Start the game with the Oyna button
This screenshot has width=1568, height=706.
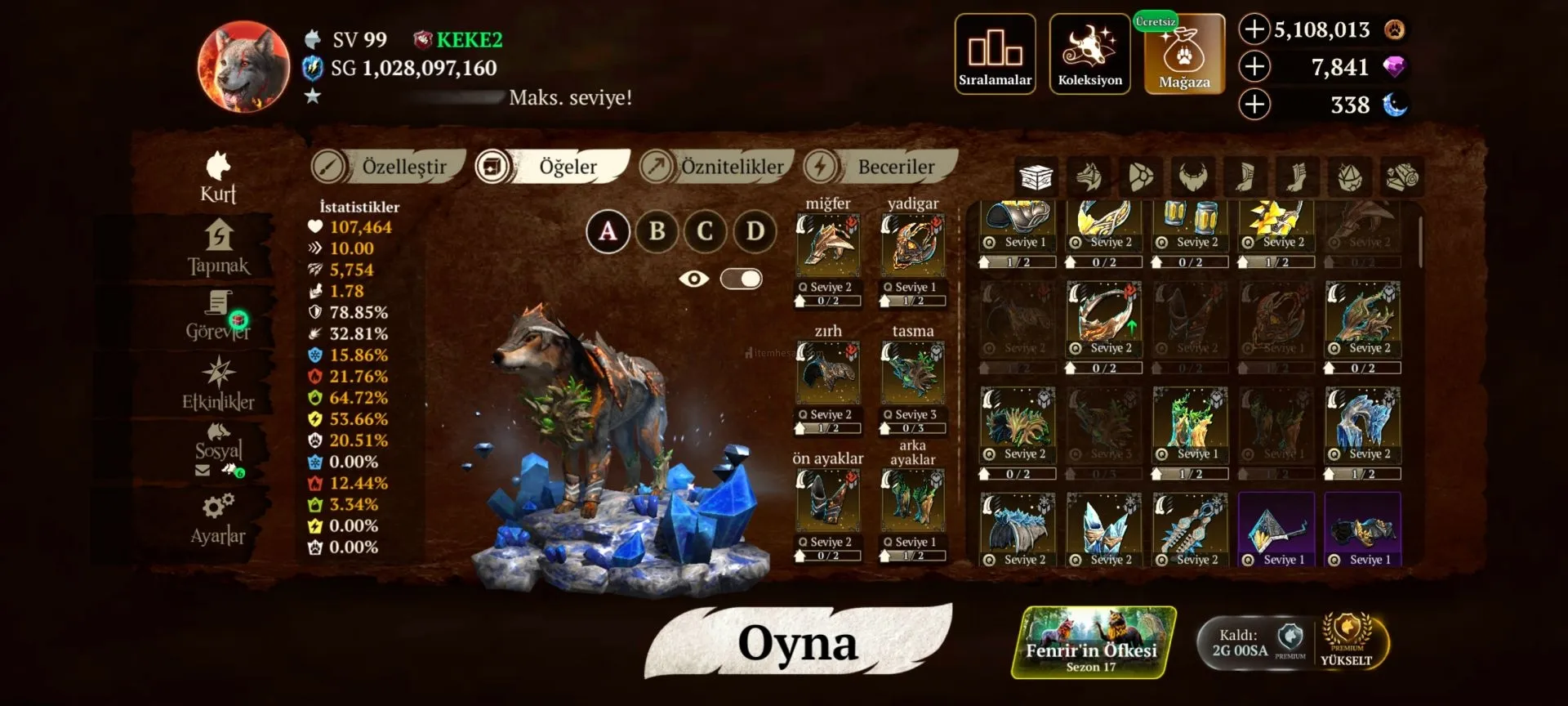click(798, 643)
